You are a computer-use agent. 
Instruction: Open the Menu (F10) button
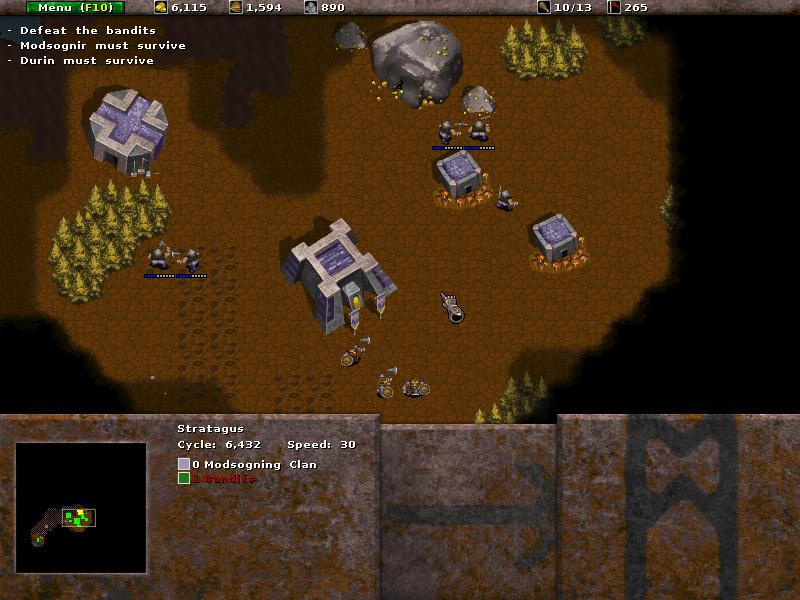coord(75,7)
